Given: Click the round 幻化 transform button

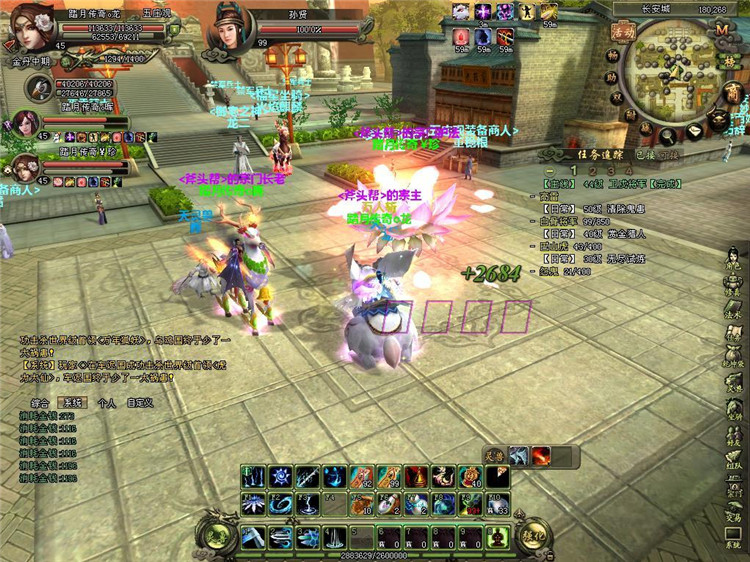Looking at the screenshot, I should click(533, 536).
